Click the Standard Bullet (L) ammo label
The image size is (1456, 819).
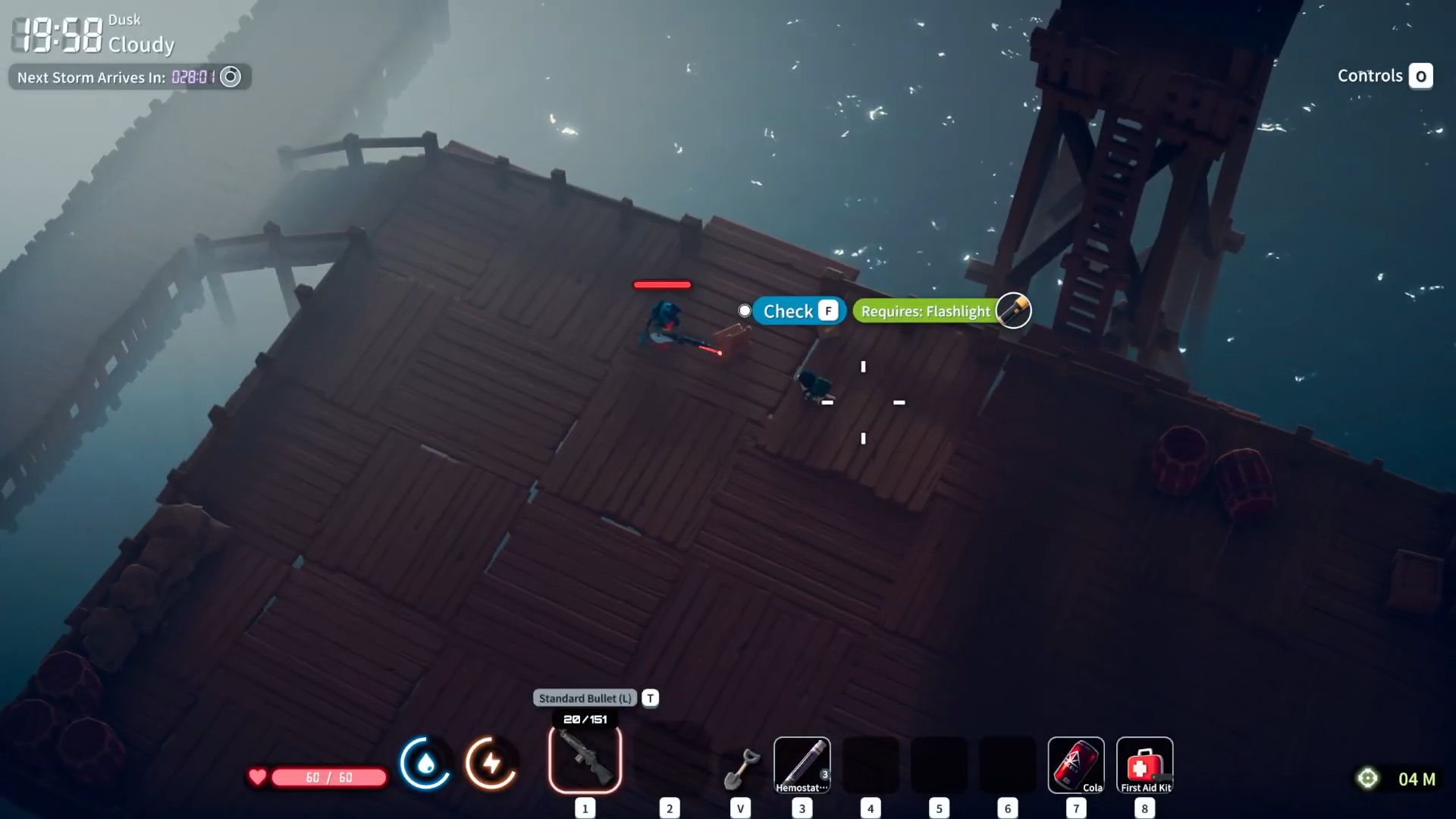pyautogui.click(x=584, y=698)
